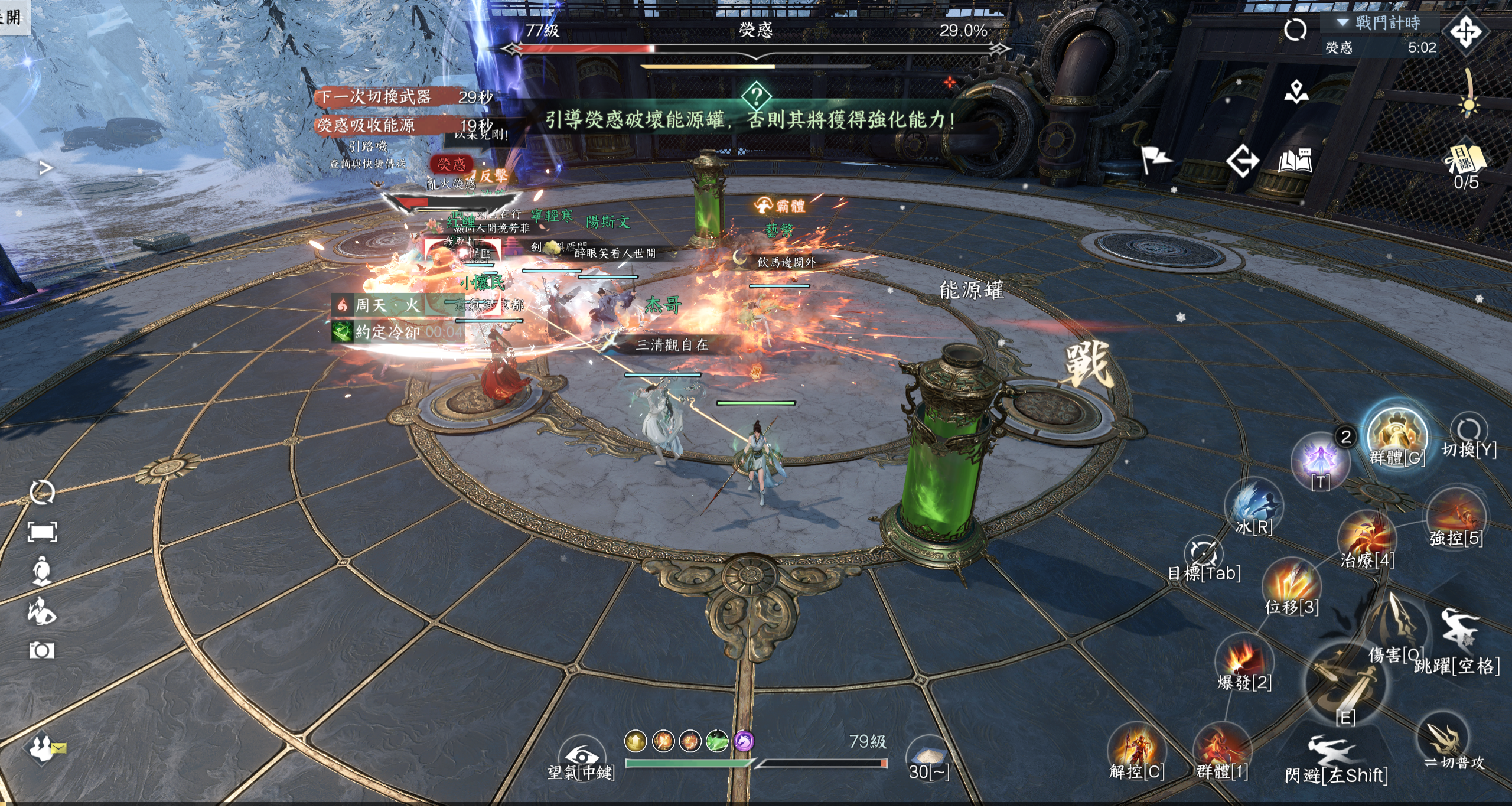Trigger the 強控[5] hard control skill
The width and height of the screenshot is (1512, 808).
pyautogui.click(x=1455, y=517)
